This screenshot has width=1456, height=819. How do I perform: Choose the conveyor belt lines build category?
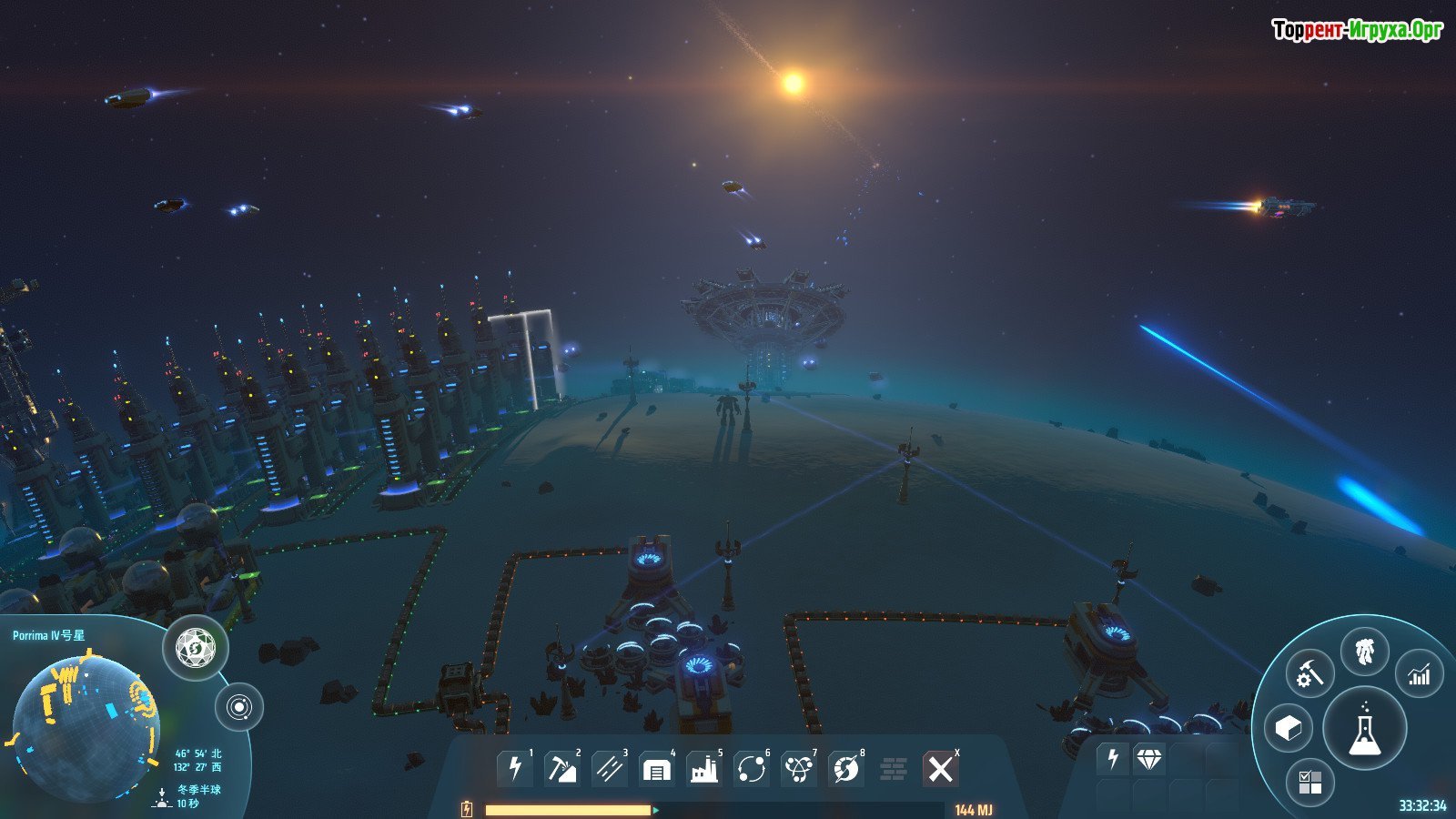(x=609, y=769)
